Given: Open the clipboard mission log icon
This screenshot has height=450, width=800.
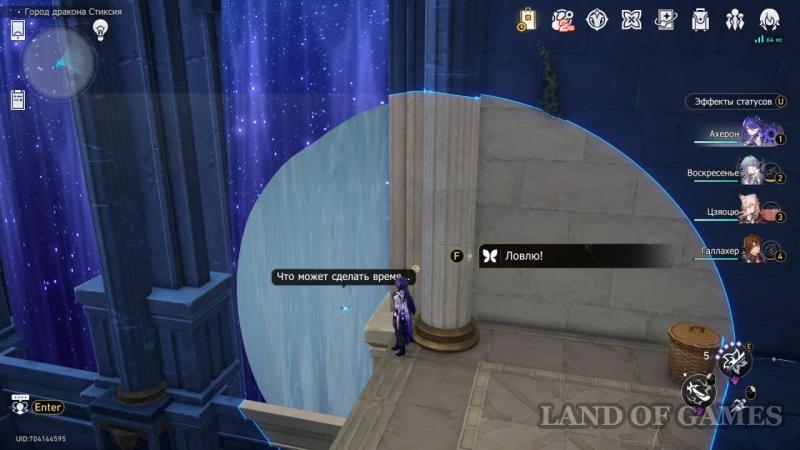Looking at the screenshot, I should 18,99.
